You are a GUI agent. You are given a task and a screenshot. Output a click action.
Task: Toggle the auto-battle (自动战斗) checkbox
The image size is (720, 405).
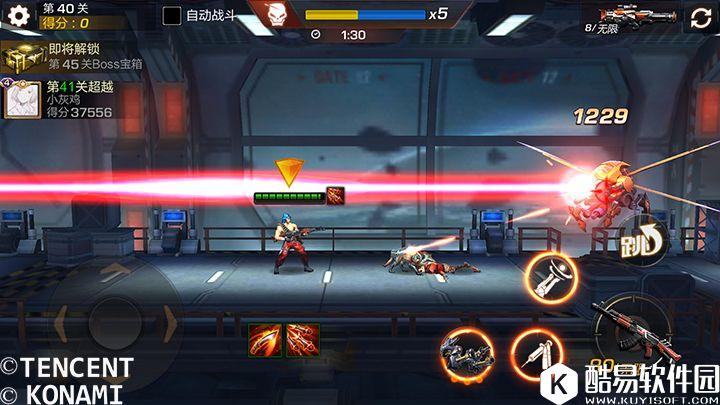[x=172, y=15]
